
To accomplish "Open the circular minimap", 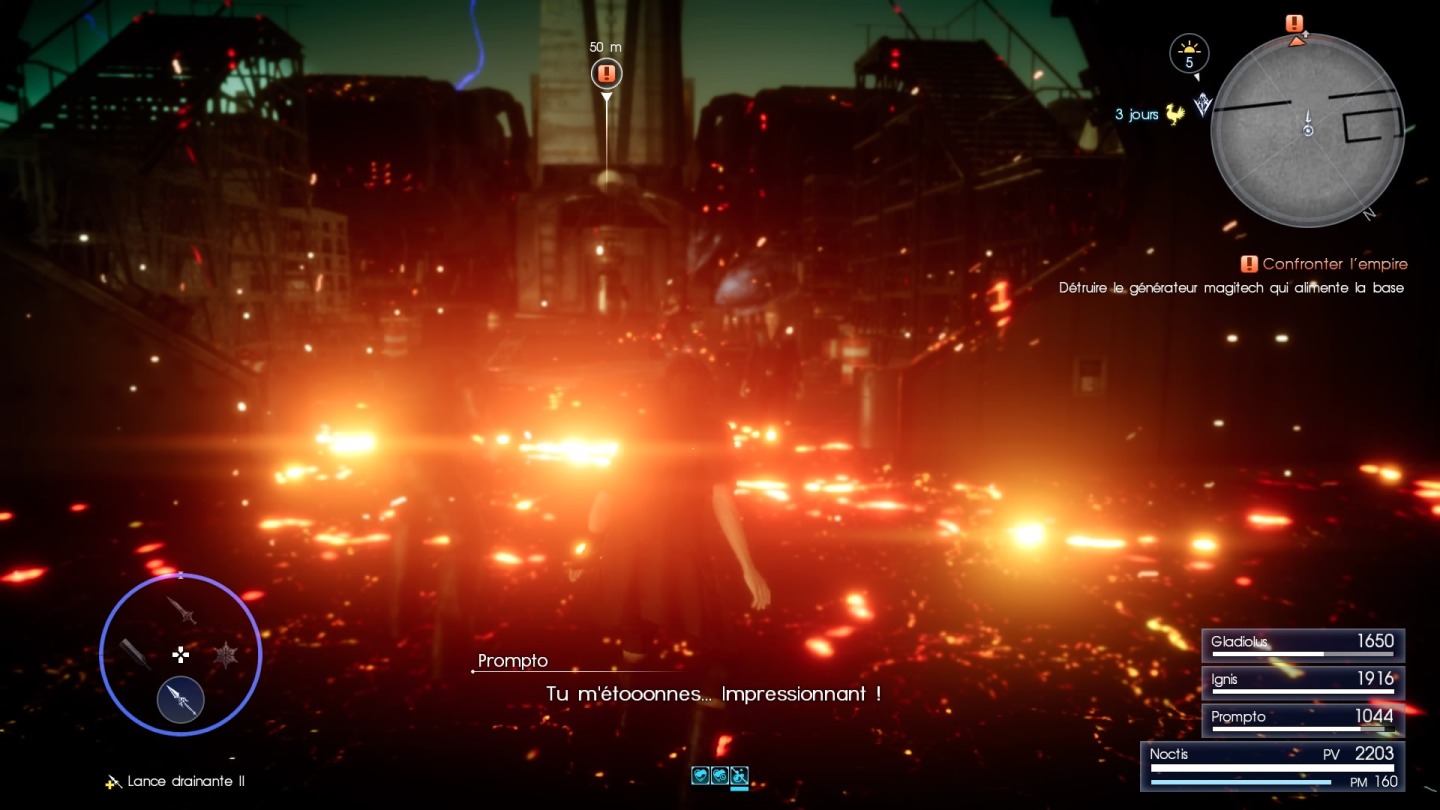I will tap(1307, 130).
